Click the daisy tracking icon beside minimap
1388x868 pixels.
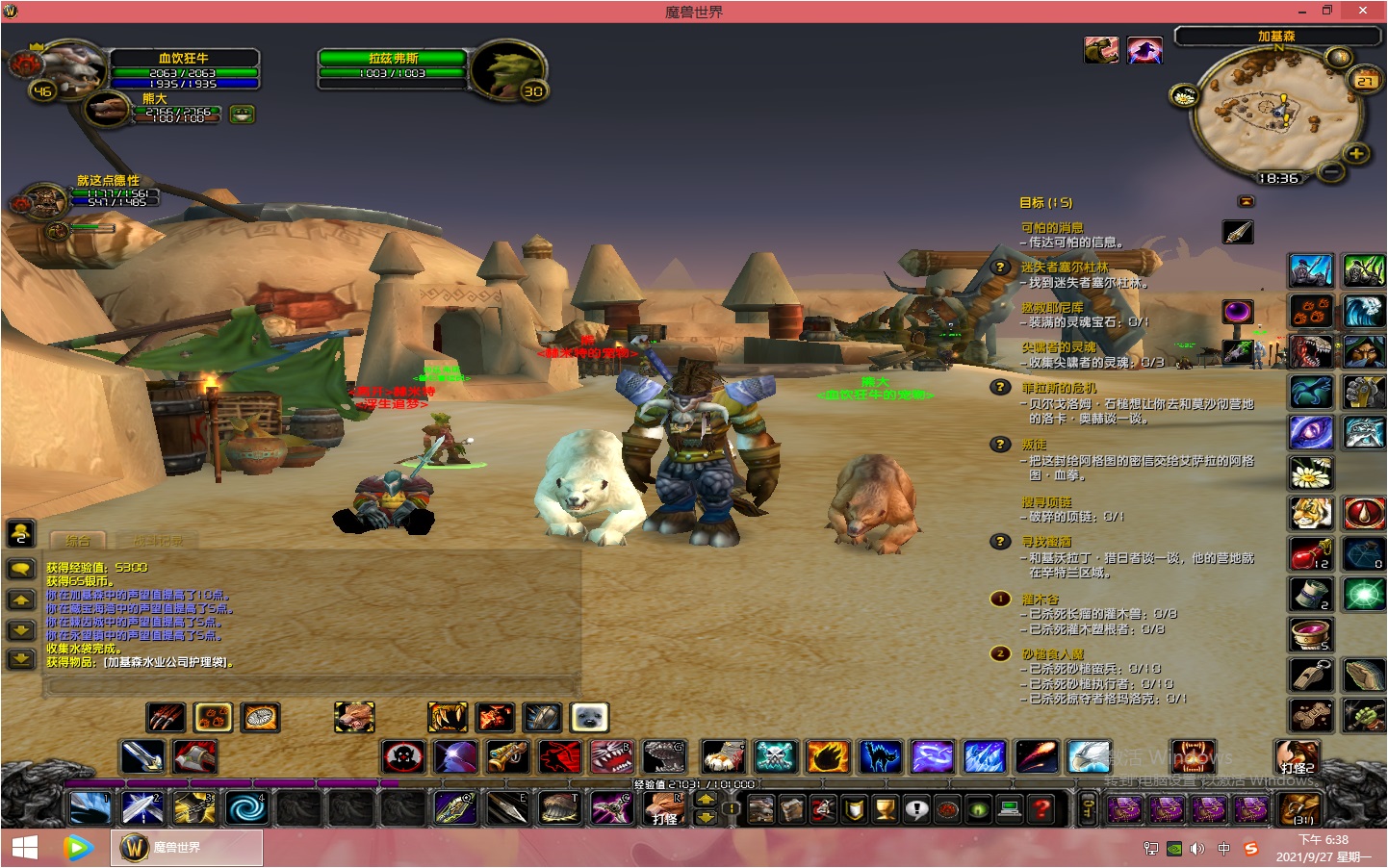(1183, 96)
